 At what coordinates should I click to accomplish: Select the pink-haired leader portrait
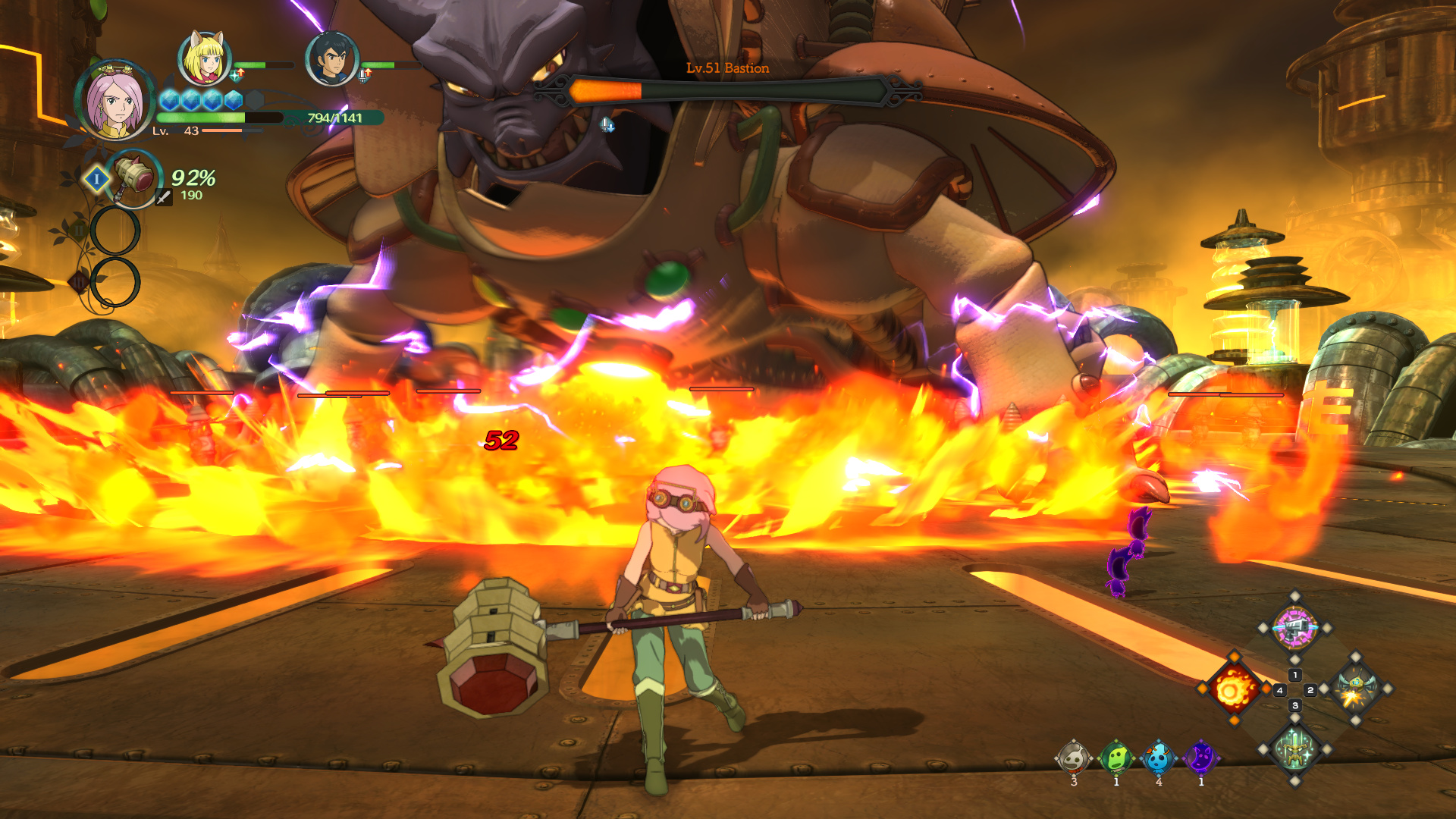115,101
